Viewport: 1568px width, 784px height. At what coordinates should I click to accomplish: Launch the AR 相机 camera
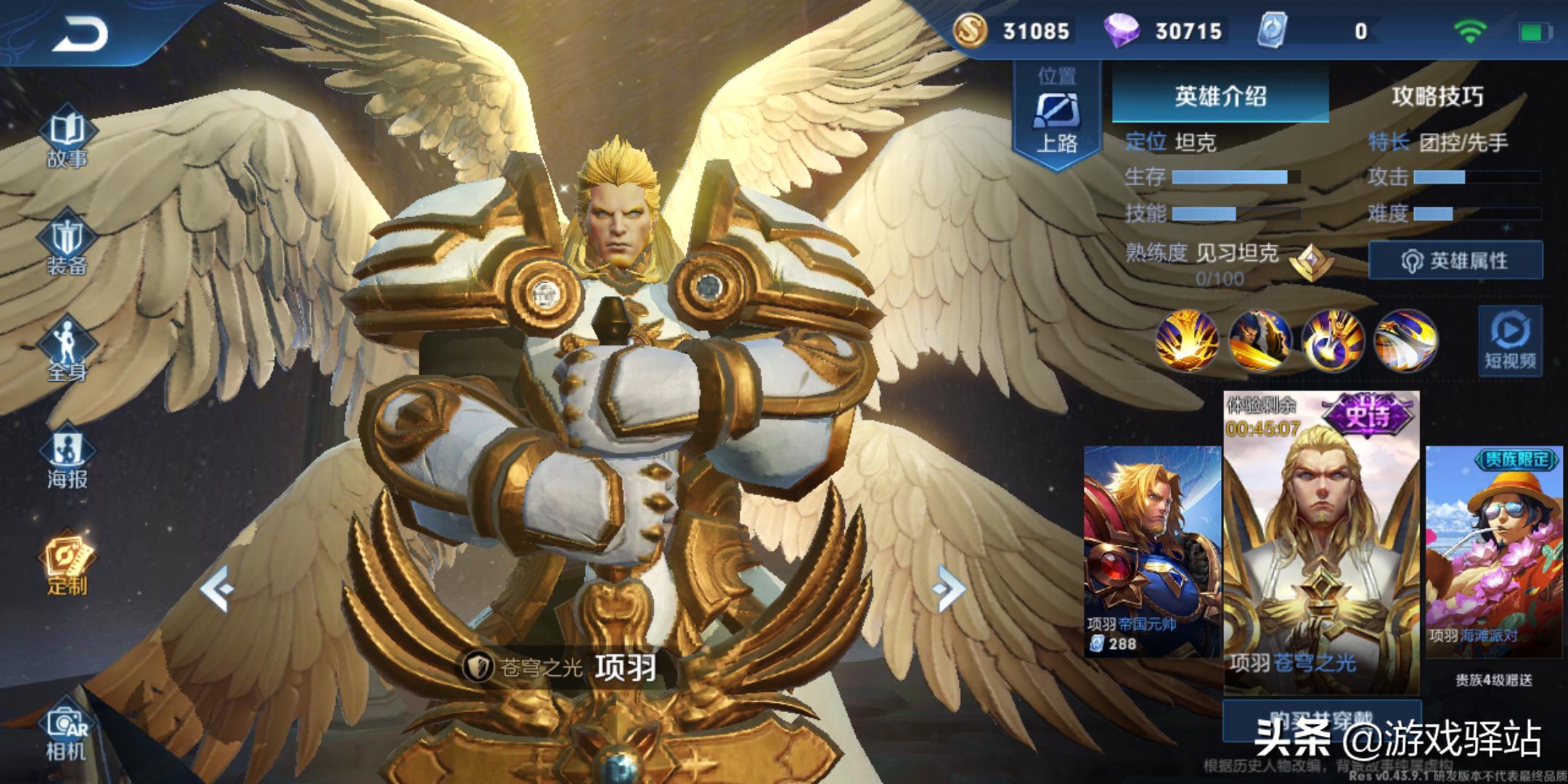tap(67, 733)
